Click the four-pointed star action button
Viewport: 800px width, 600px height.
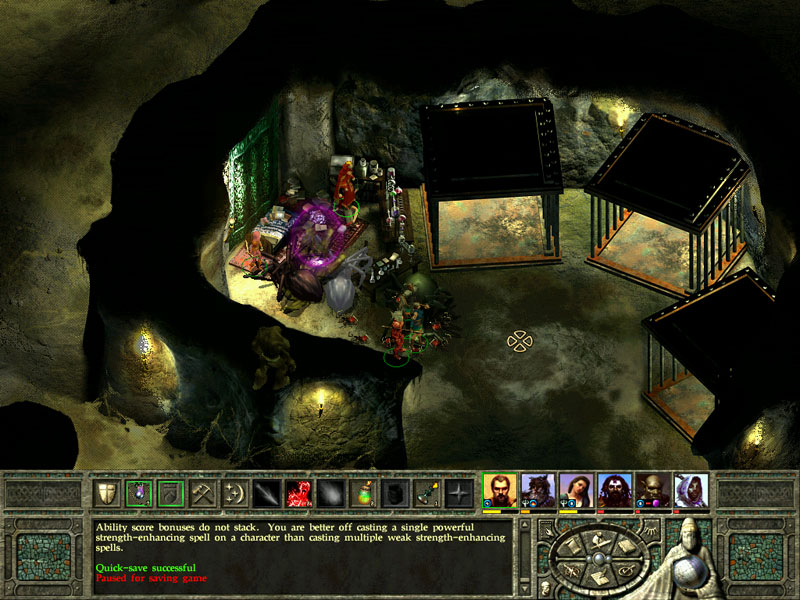459,492
